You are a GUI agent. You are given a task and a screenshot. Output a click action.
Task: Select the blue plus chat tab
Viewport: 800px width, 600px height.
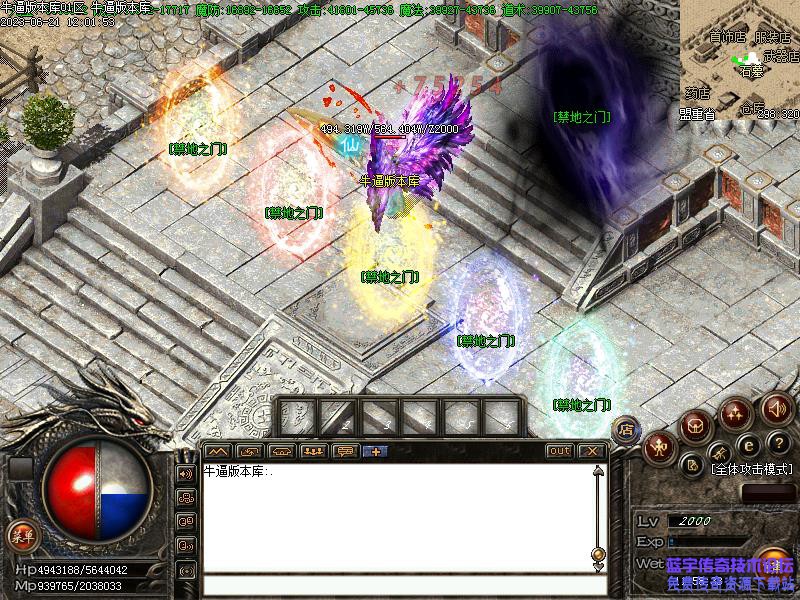click(x=376, y=451)
